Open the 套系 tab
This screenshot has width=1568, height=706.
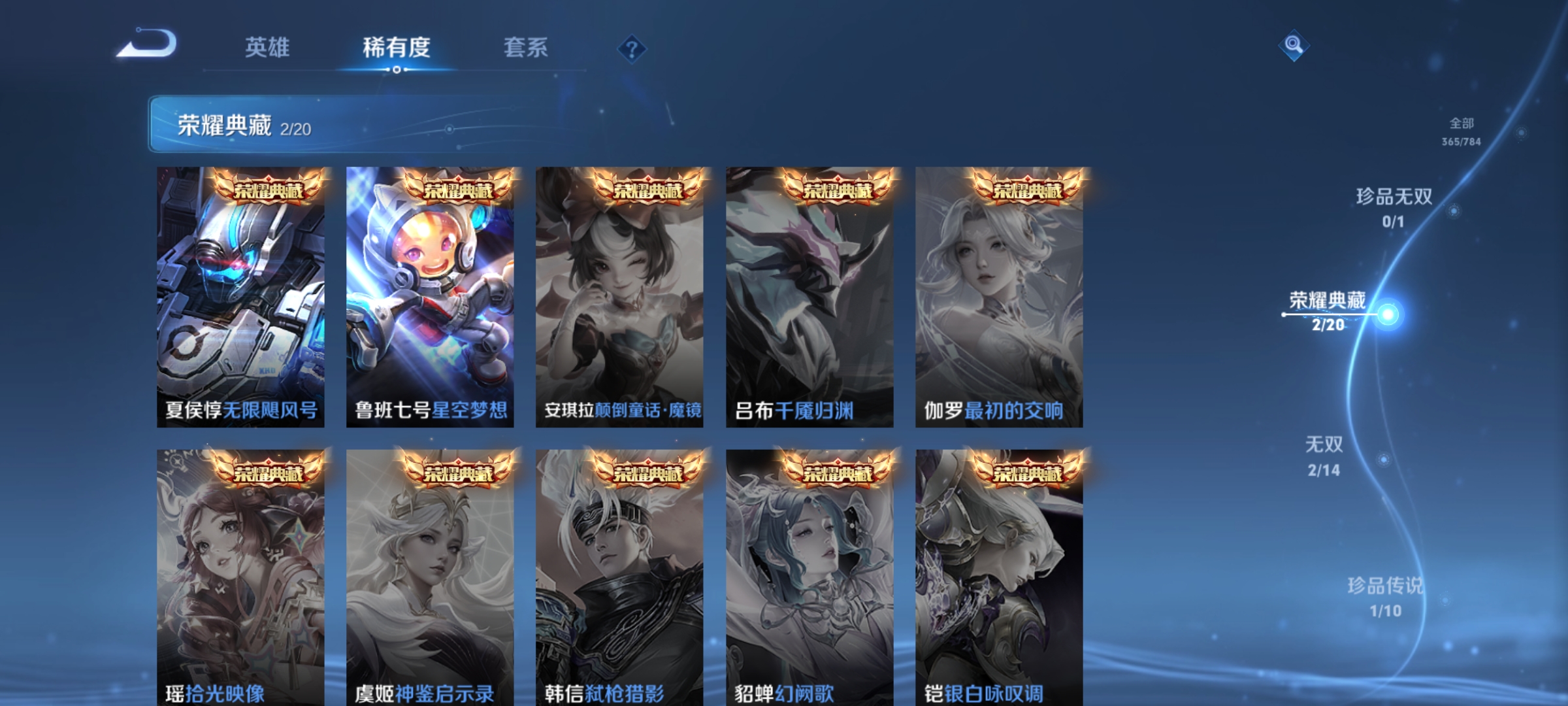coord(525,47)
